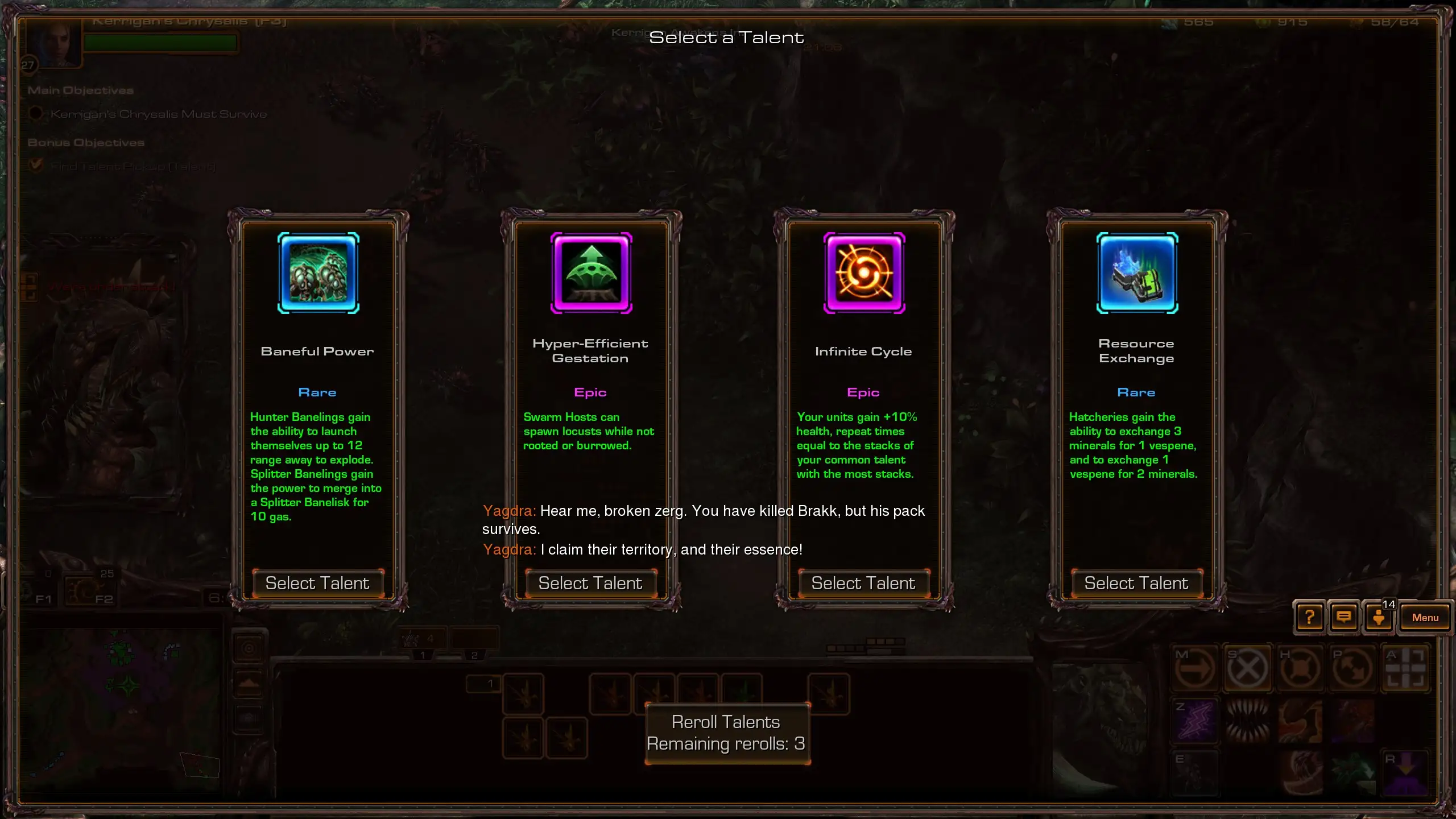Choose the Hyper-Efficient Gestation talent

(x=590, y=583)
